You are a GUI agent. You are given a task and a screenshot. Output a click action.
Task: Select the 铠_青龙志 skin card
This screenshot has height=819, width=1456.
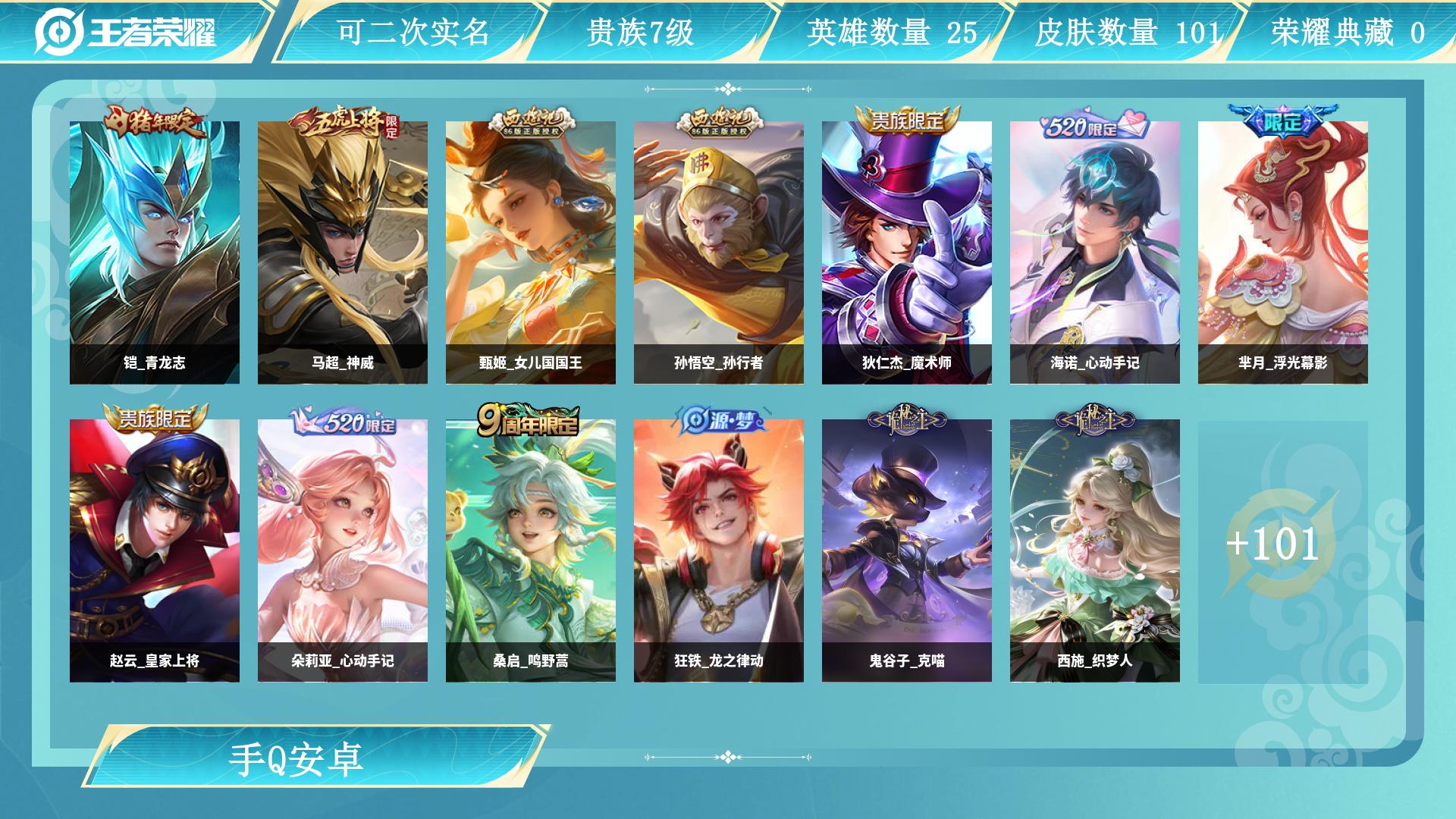pos(155,253)
